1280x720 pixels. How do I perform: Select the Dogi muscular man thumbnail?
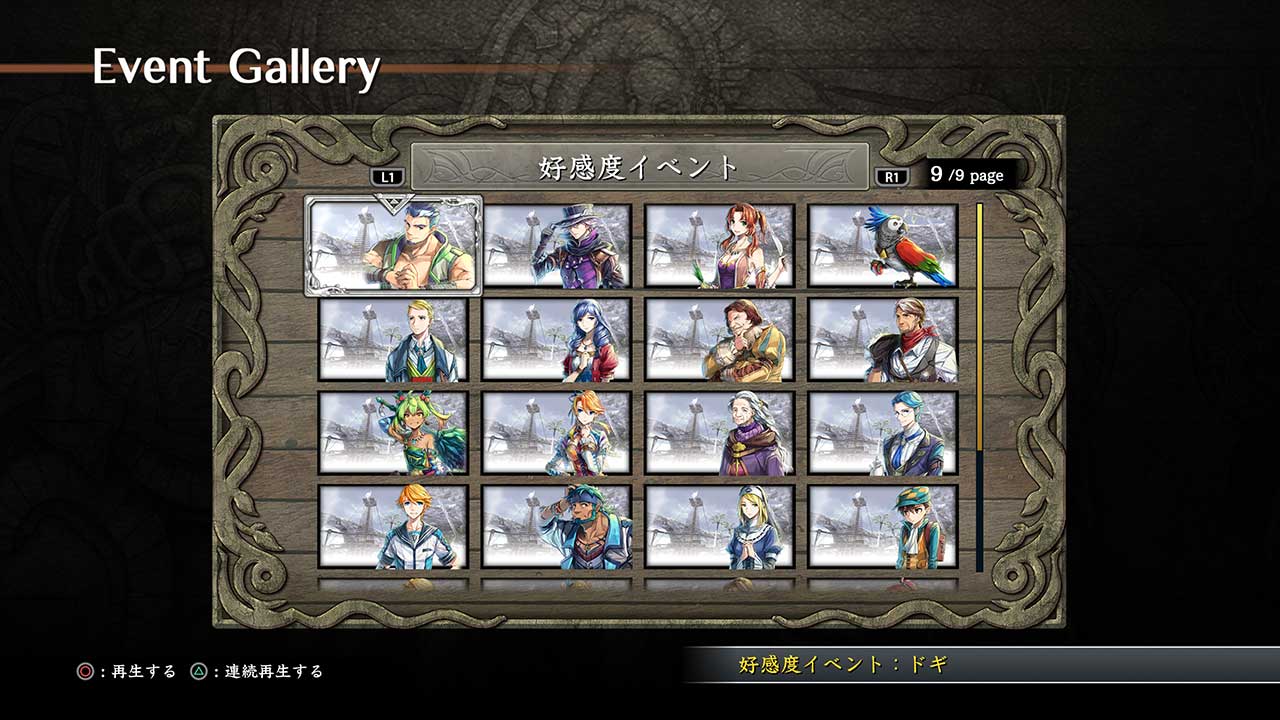tap(393, 246)
